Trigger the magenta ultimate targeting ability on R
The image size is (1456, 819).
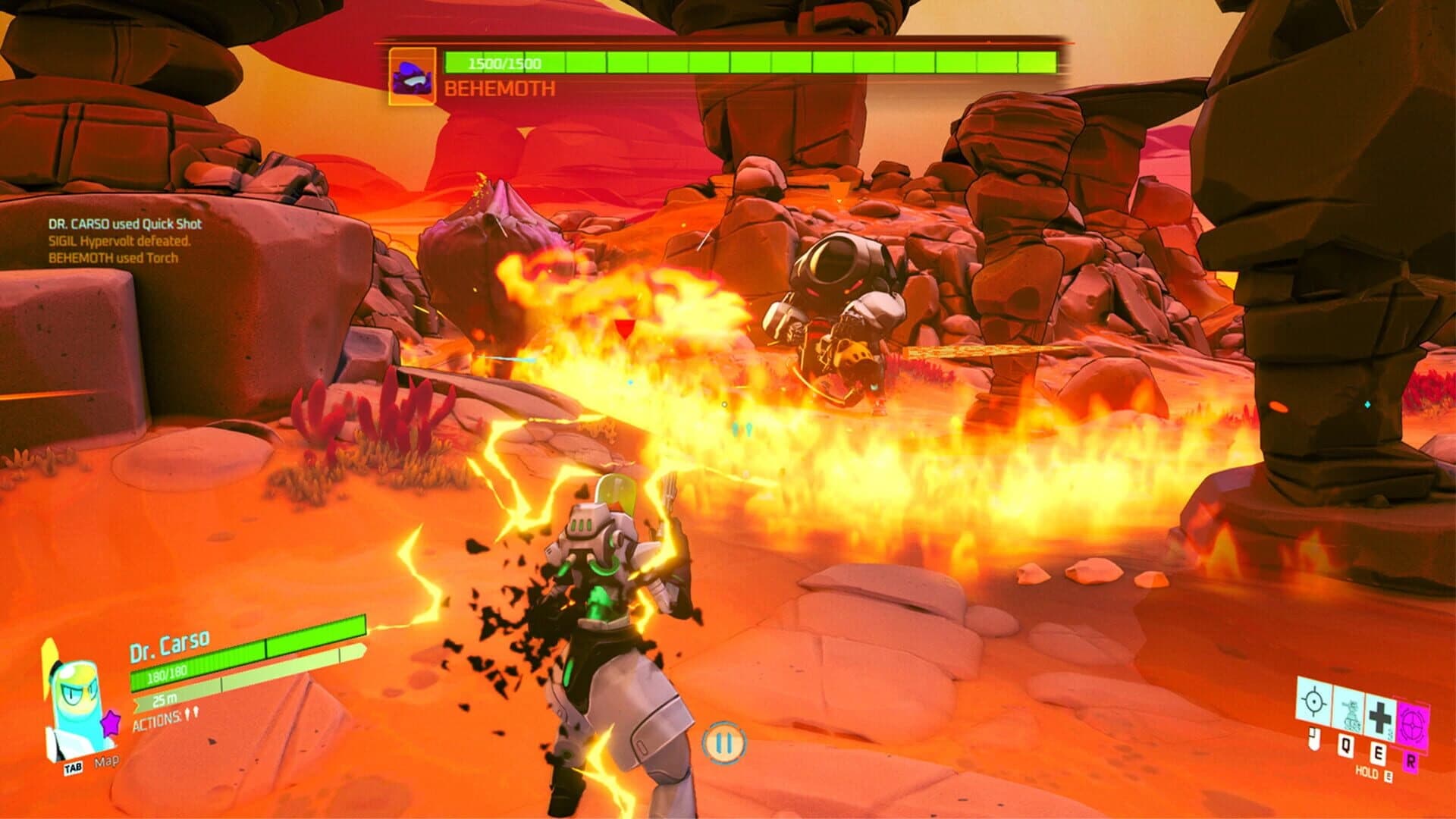[1412, 724]
